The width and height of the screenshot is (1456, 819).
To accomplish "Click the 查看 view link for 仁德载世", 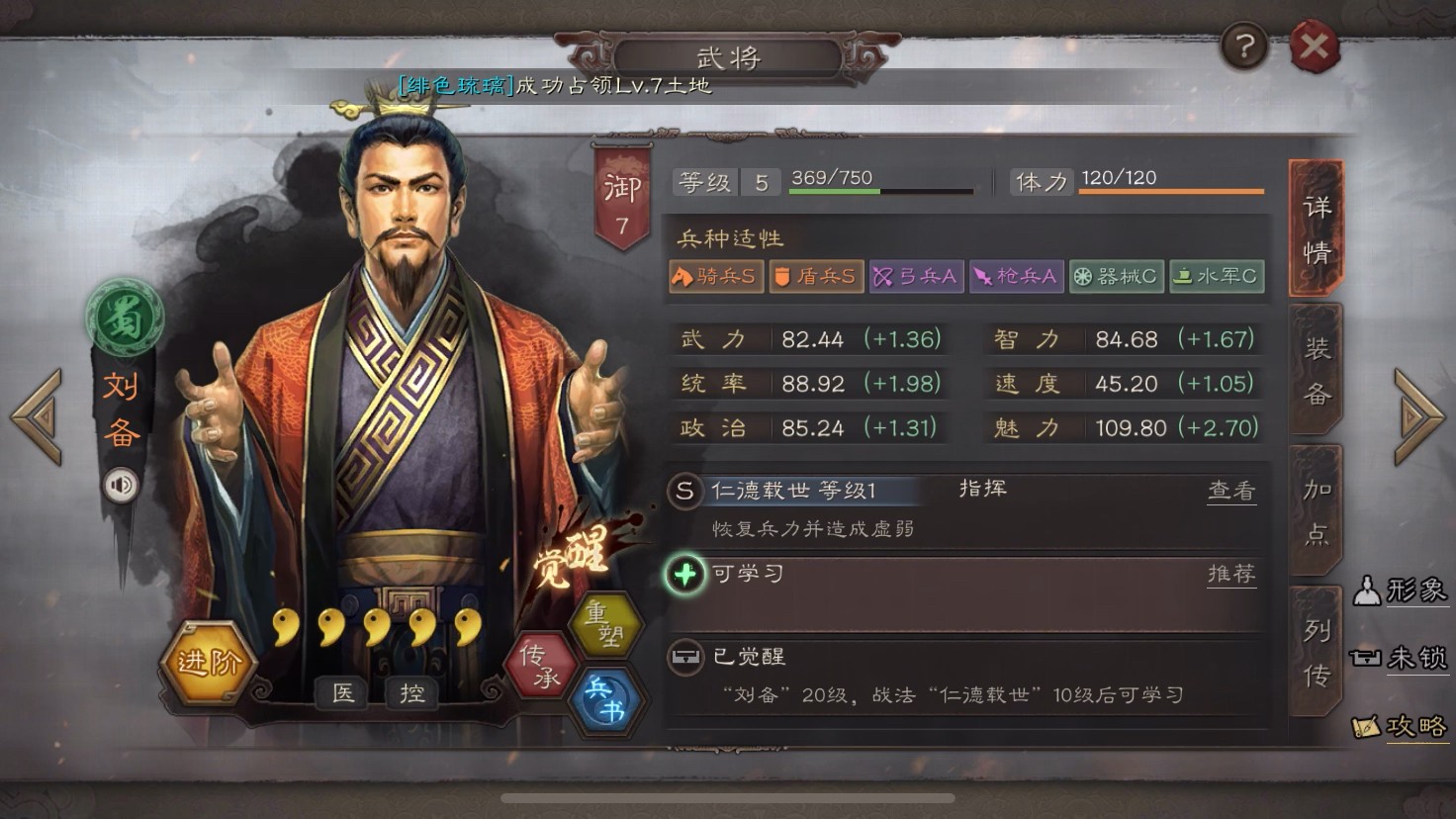I will point(1231,490).
